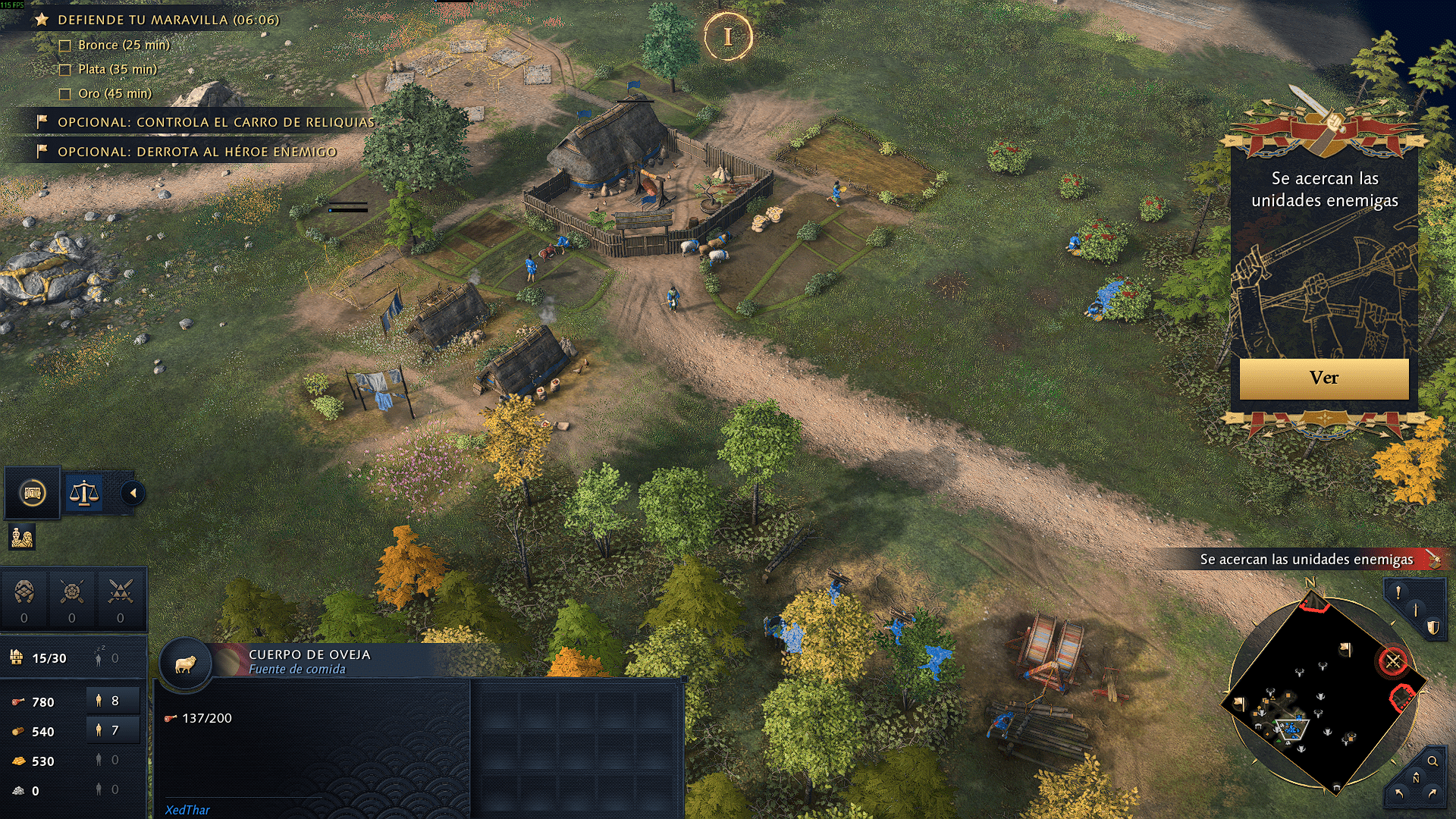Reset camera to north with N button

(x=1415, y=778)
